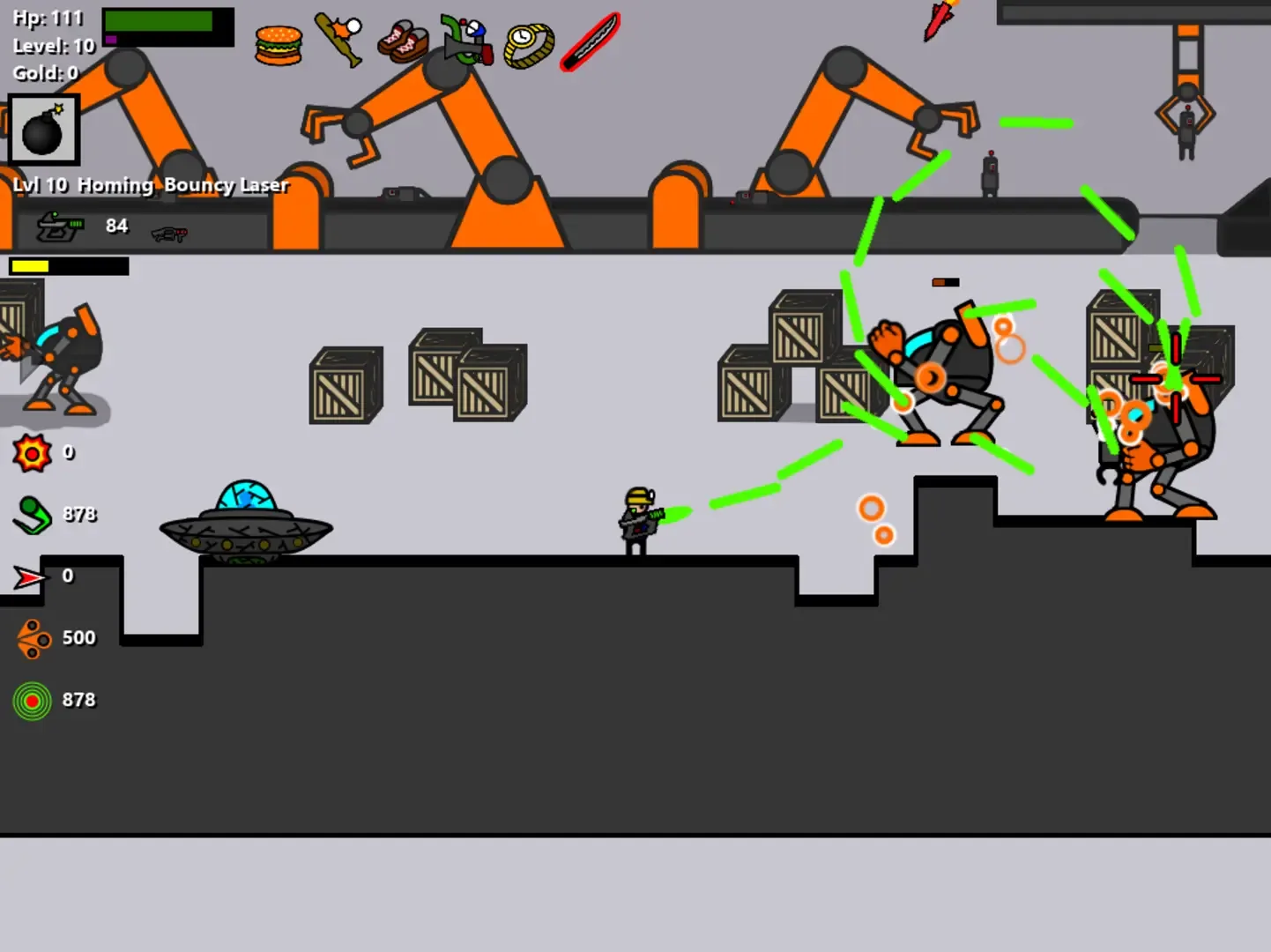Screen dimensions: 1271x952
Task: Select the green homing target ammo icon
Action: [x=33, y=699]
